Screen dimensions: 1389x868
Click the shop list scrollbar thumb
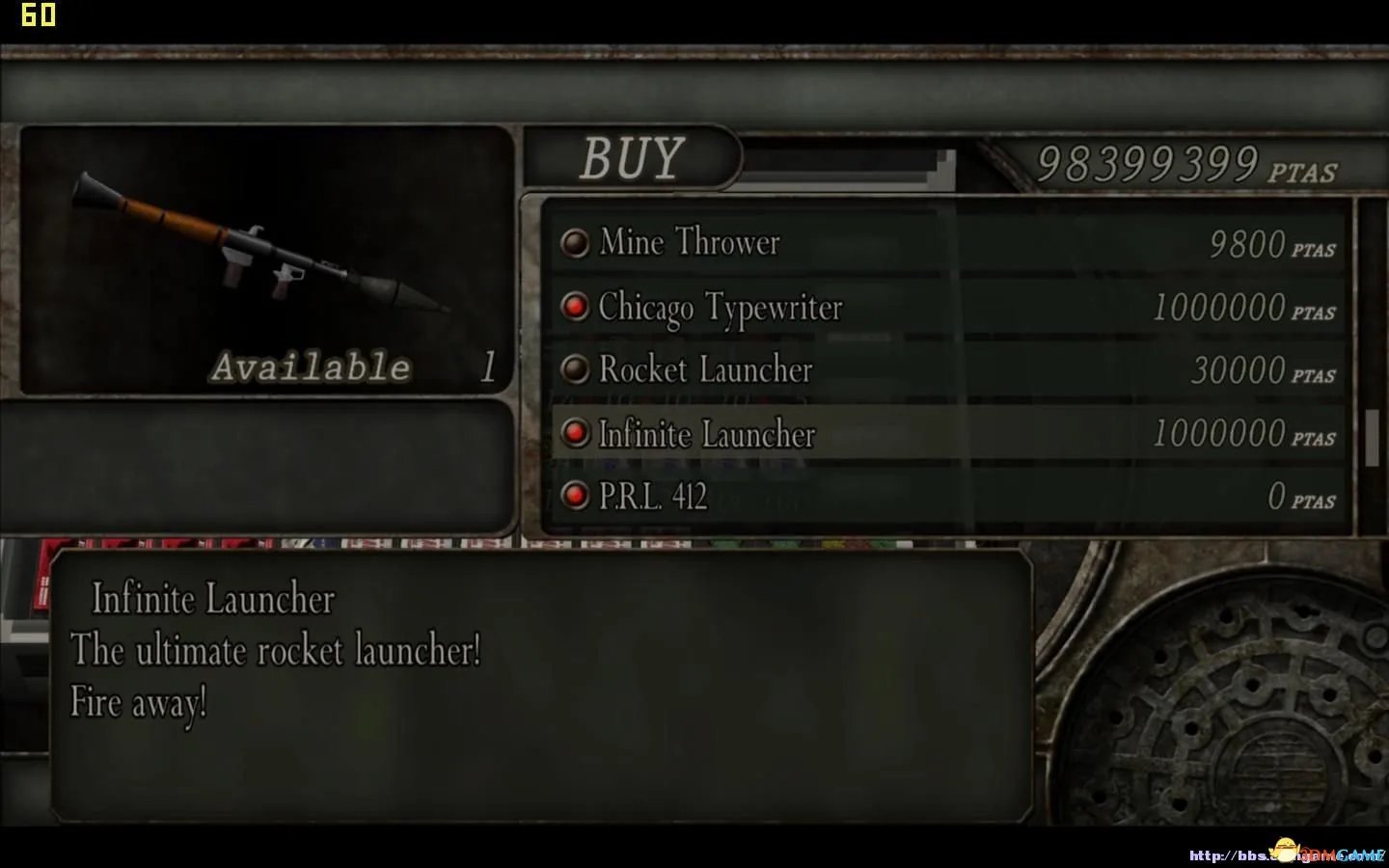[1372, 437]
